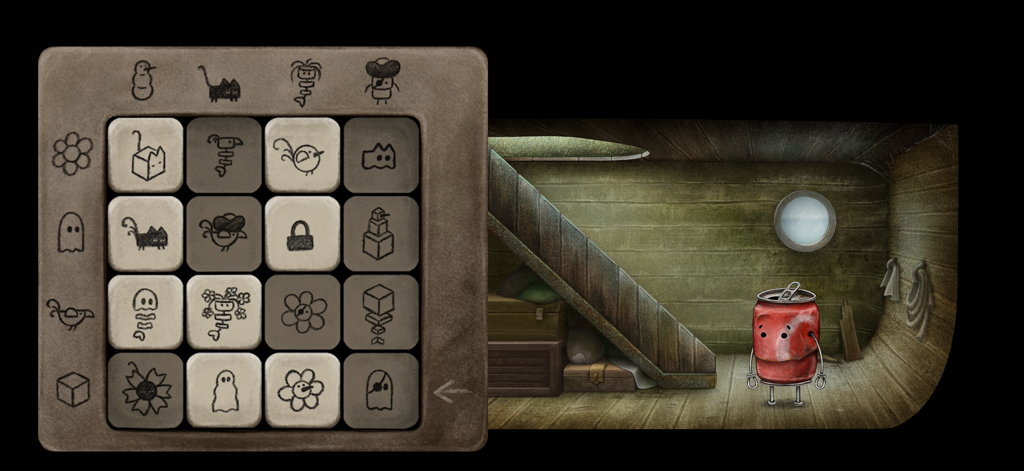Select the ghost with wavy tail tile

pyautogui.click(x=145, y=311)
